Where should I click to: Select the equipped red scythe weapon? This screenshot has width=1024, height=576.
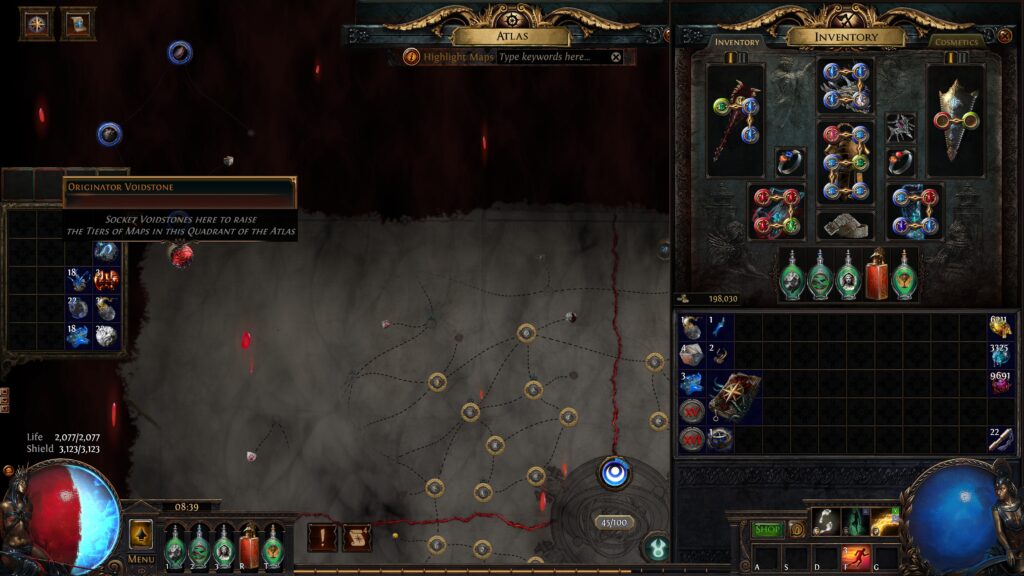pyautogui.click(x=735, y=120)
